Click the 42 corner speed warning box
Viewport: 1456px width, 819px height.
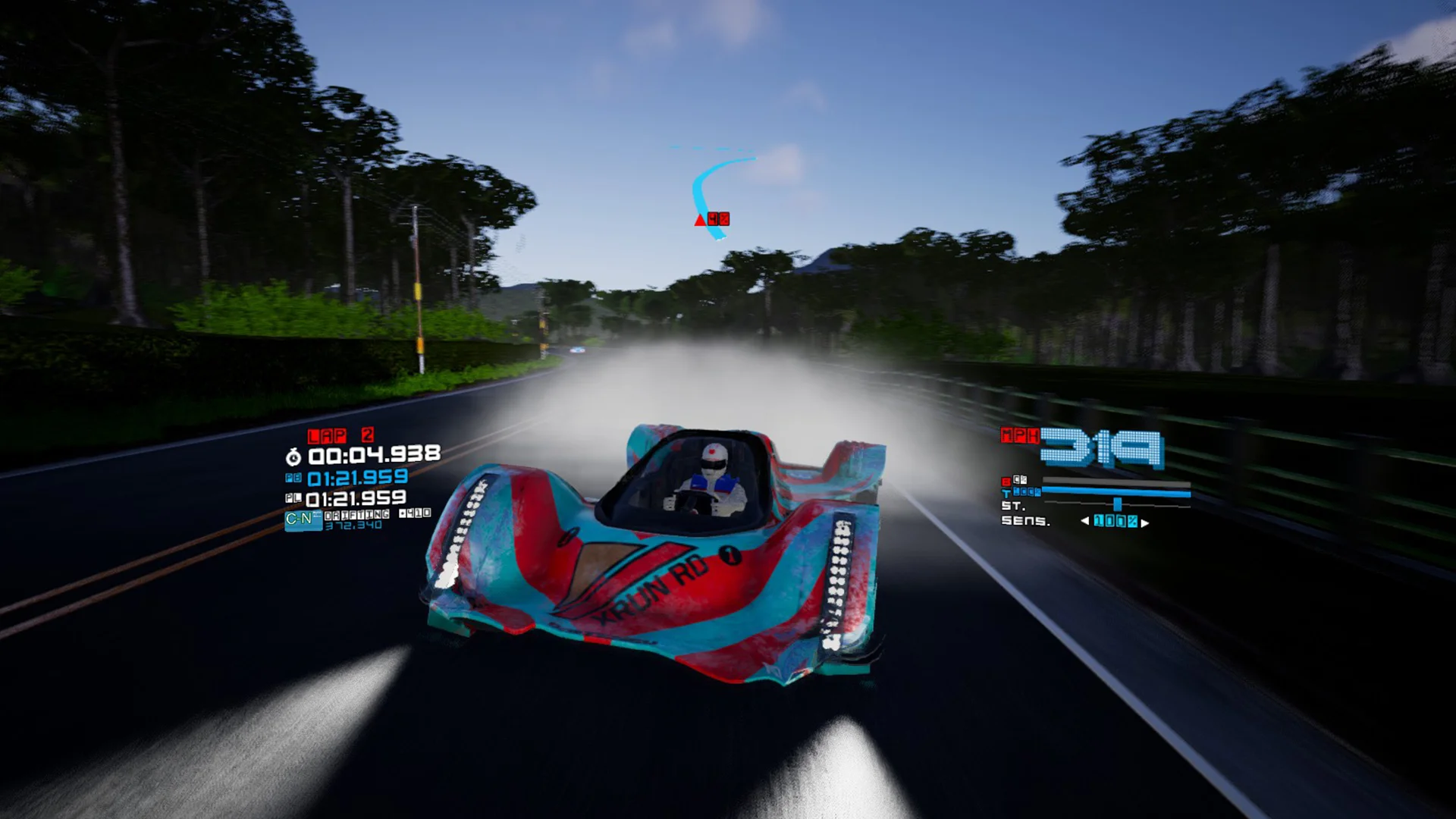coord(719,219)
